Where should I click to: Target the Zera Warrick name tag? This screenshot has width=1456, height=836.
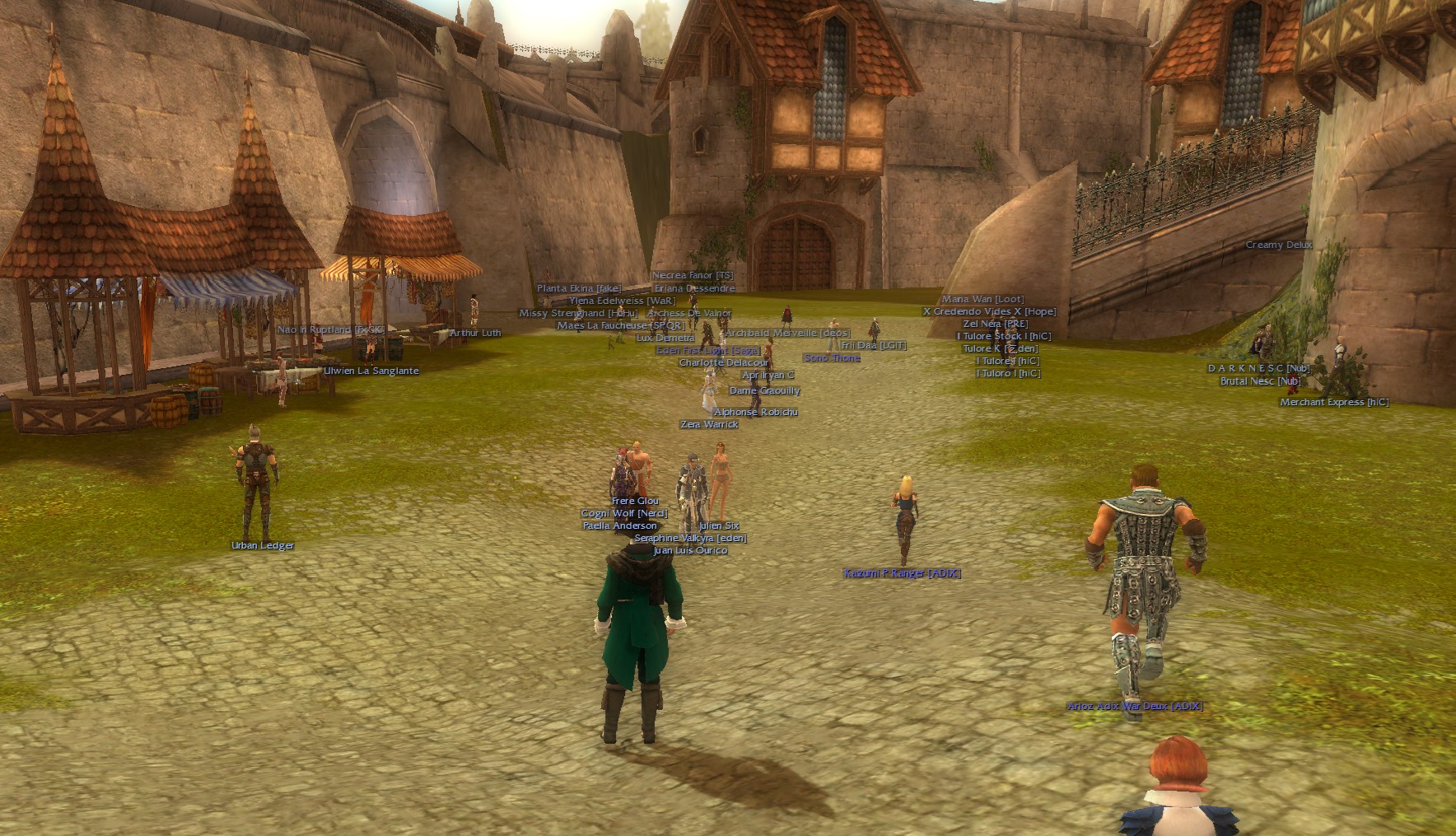click(709, 425)
